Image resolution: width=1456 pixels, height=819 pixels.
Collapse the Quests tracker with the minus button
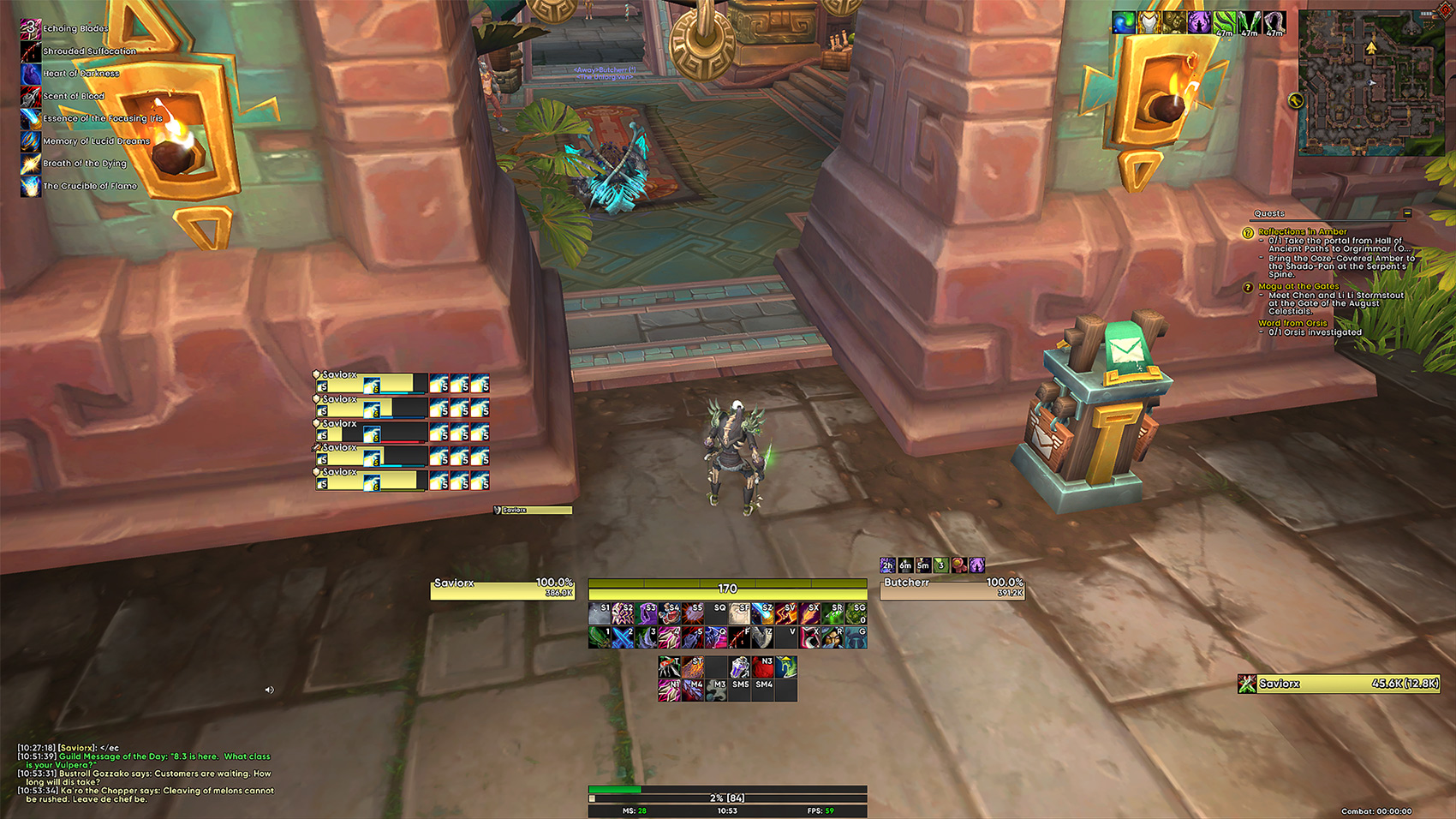[1407, 213]
